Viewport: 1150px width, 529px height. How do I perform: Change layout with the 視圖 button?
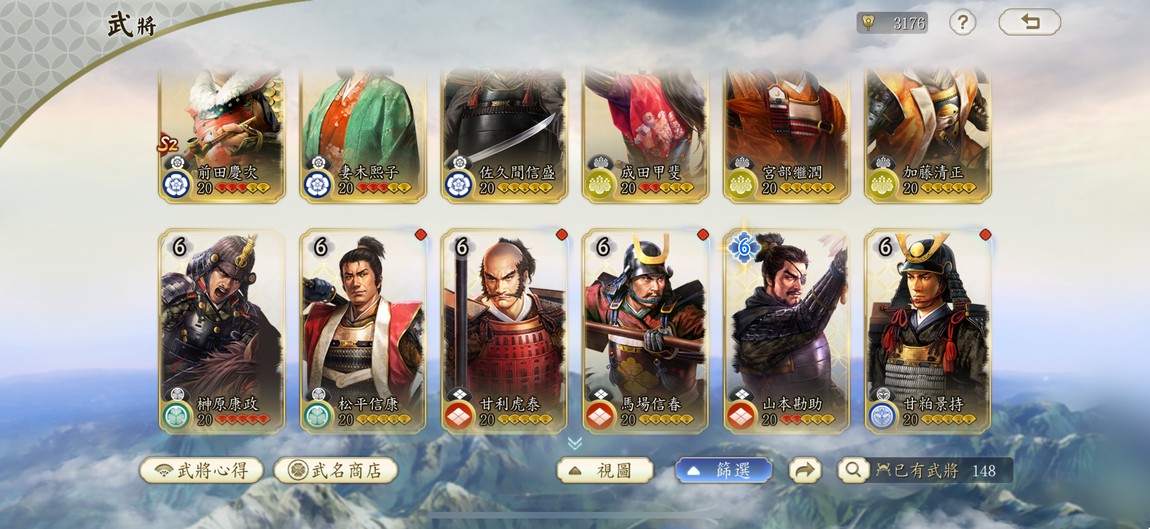coord(605,470)
